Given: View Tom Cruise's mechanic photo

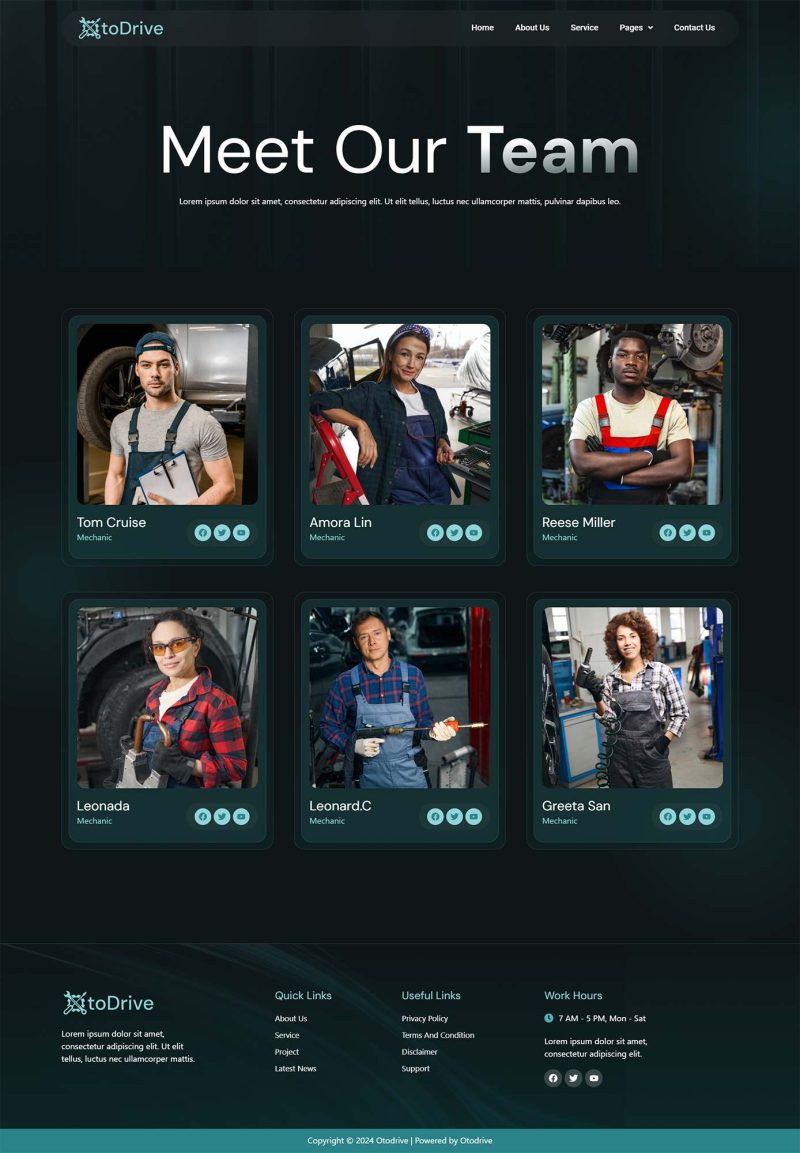Looking at the screenshot, I should (167, 414).
